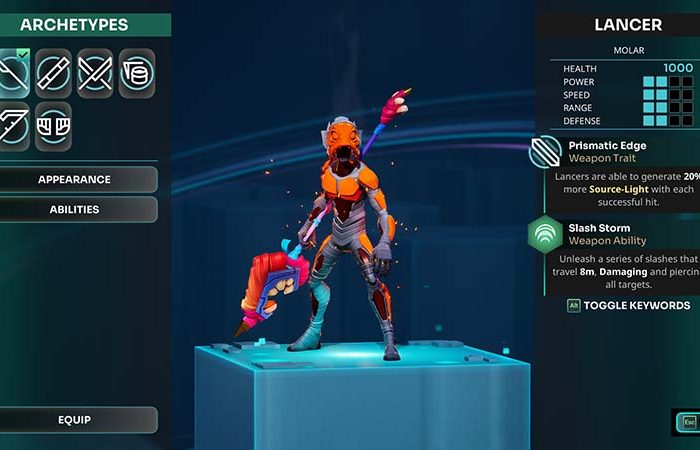Screen dimensions: 700x450
Task: Select the angled blade archetype icon
Action: pos(11,126)
